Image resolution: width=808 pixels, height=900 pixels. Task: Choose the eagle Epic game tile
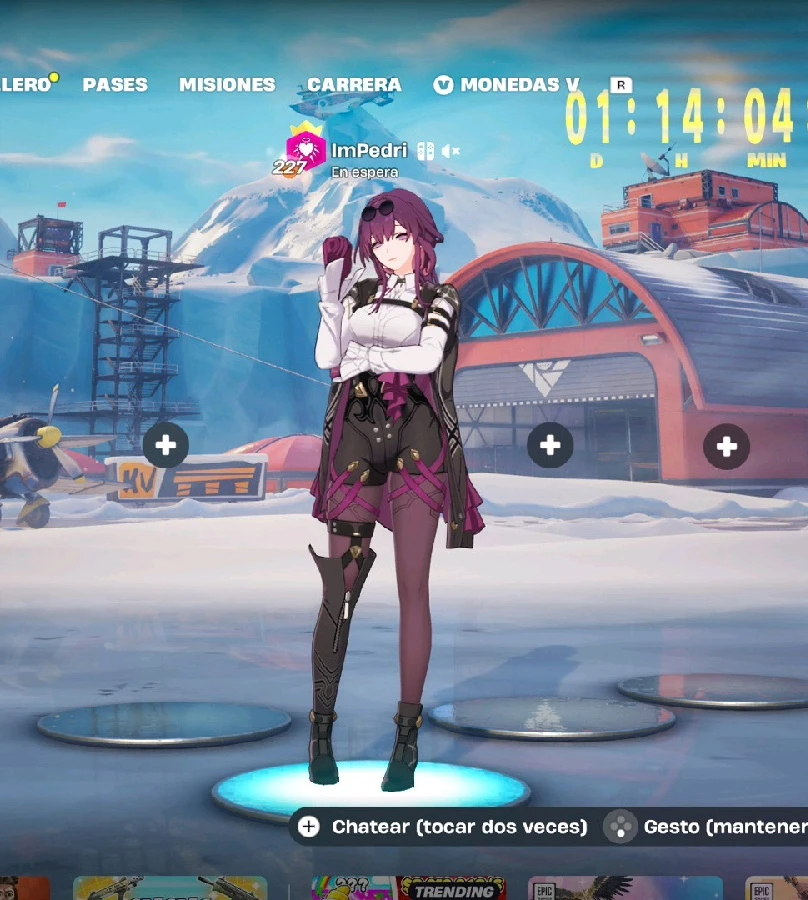click(625, 888)
